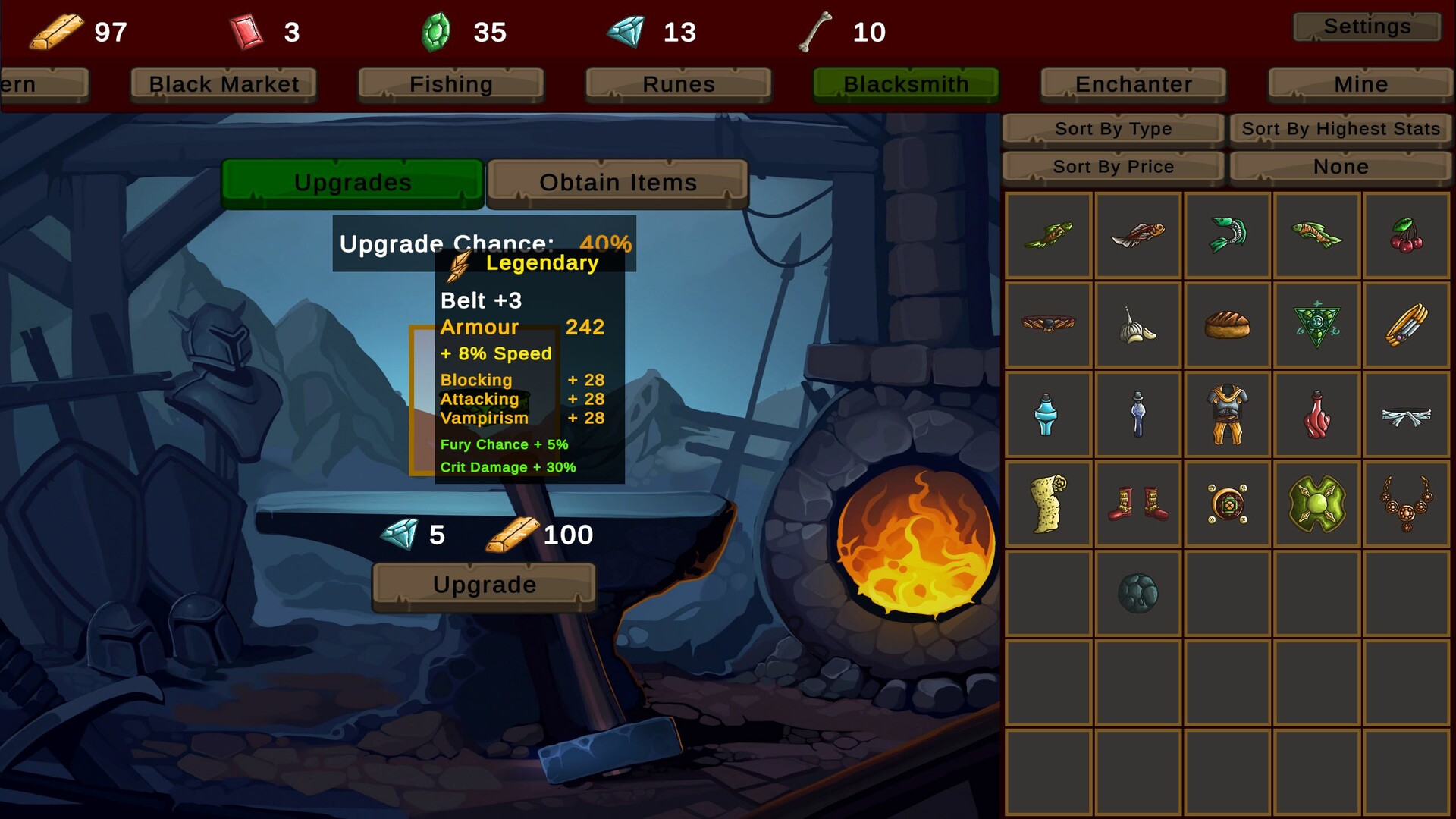Enable Sort By Highest Stats
This screenshot has width=1456, height=819.
(1339, 128)
